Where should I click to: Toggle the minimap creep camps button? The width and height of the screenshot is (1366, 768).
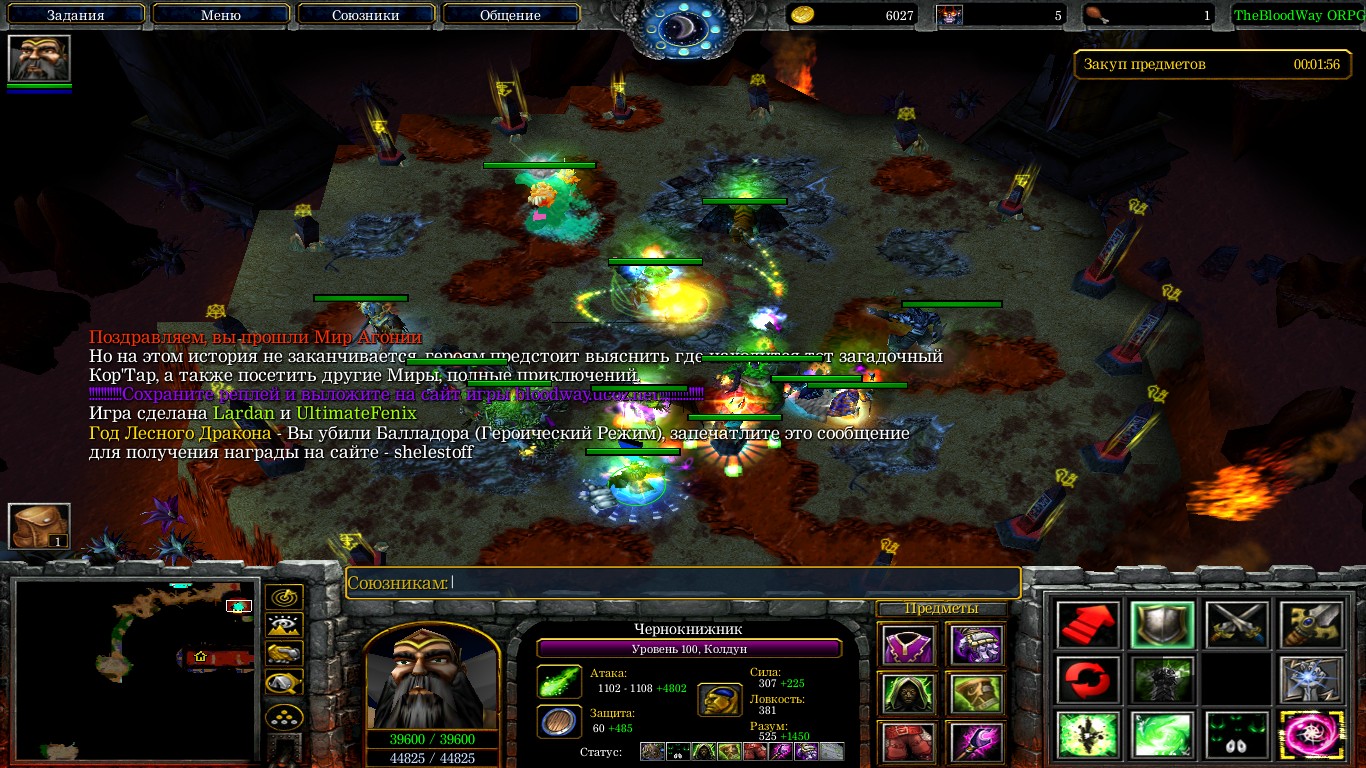(284, 683)
